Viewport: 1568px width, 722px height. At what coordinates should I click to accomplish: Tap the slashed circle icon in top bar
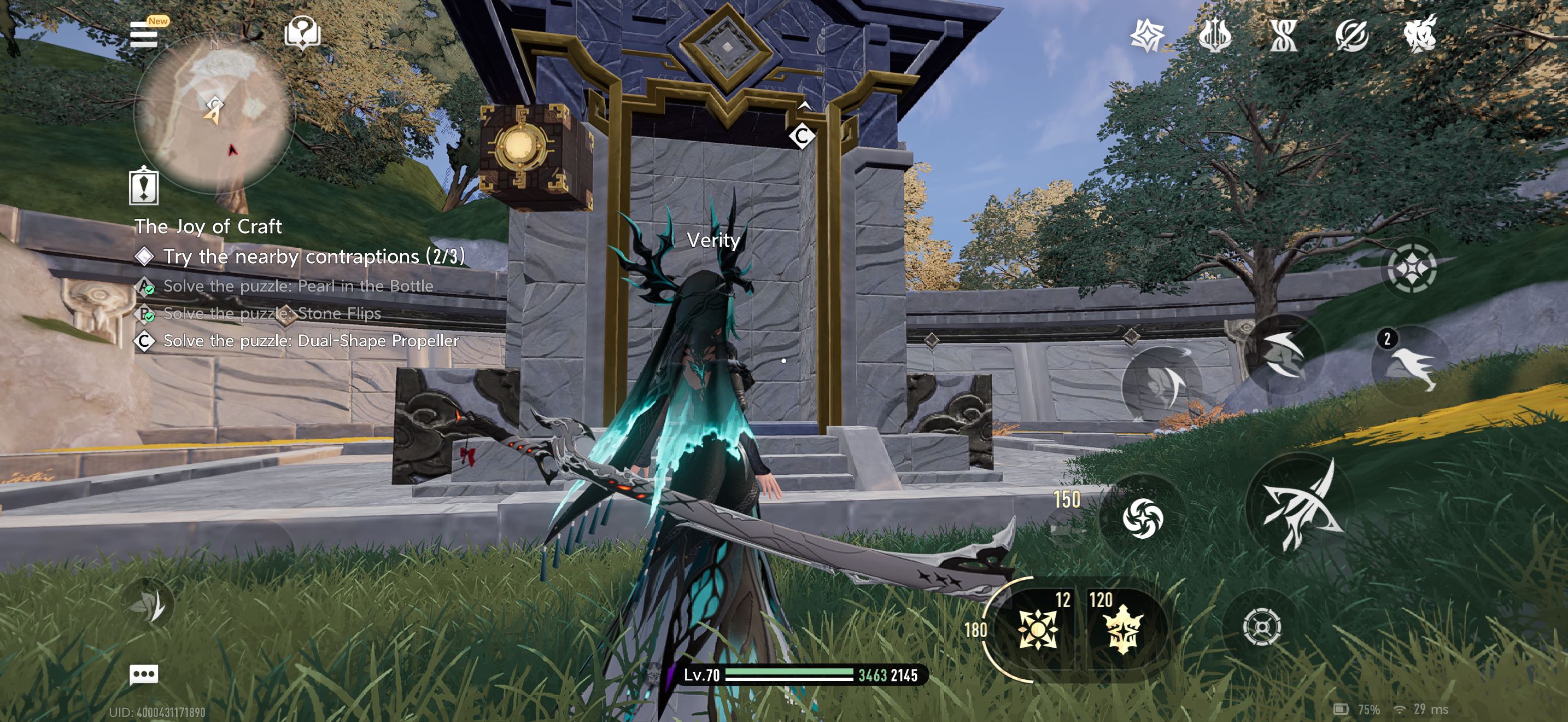tap(1351, 36)
